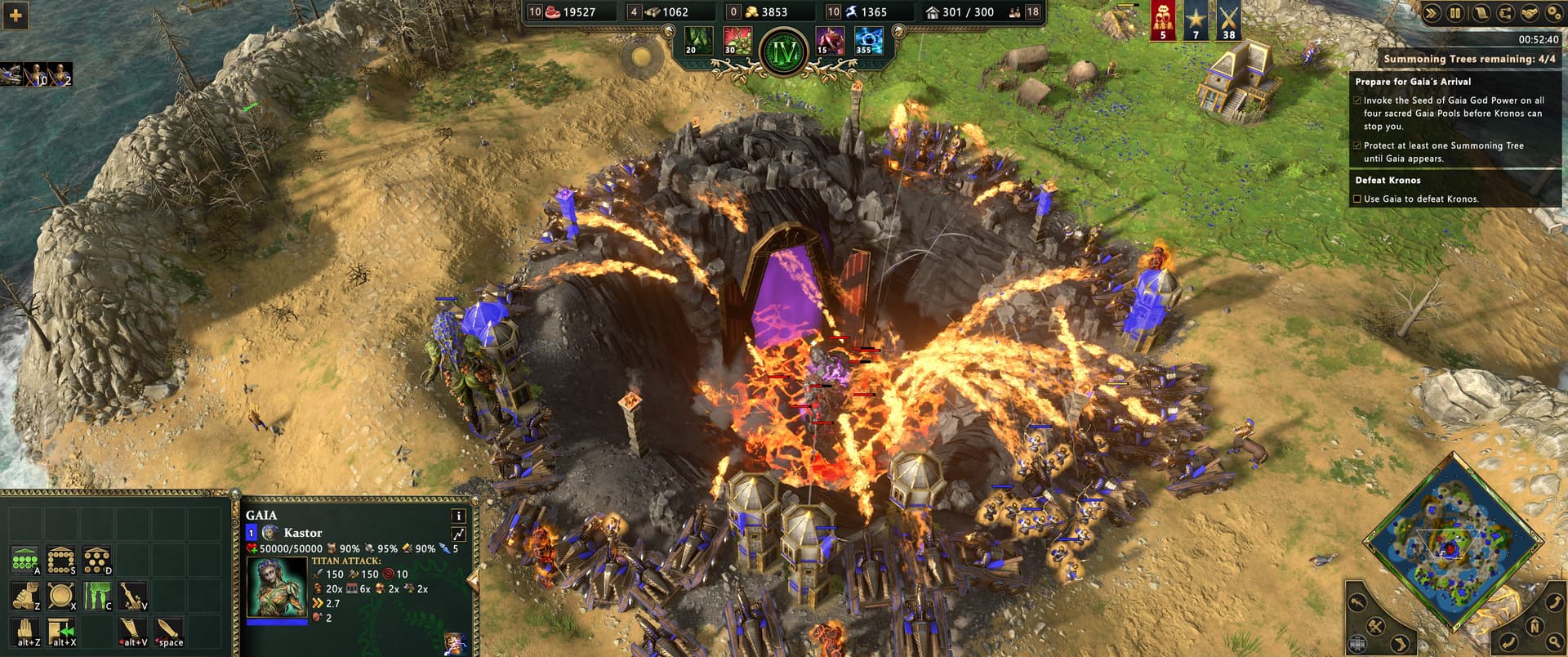1568x657 pixels.
Task: Choose the box formation icon
Action: [x=61, y=561]
